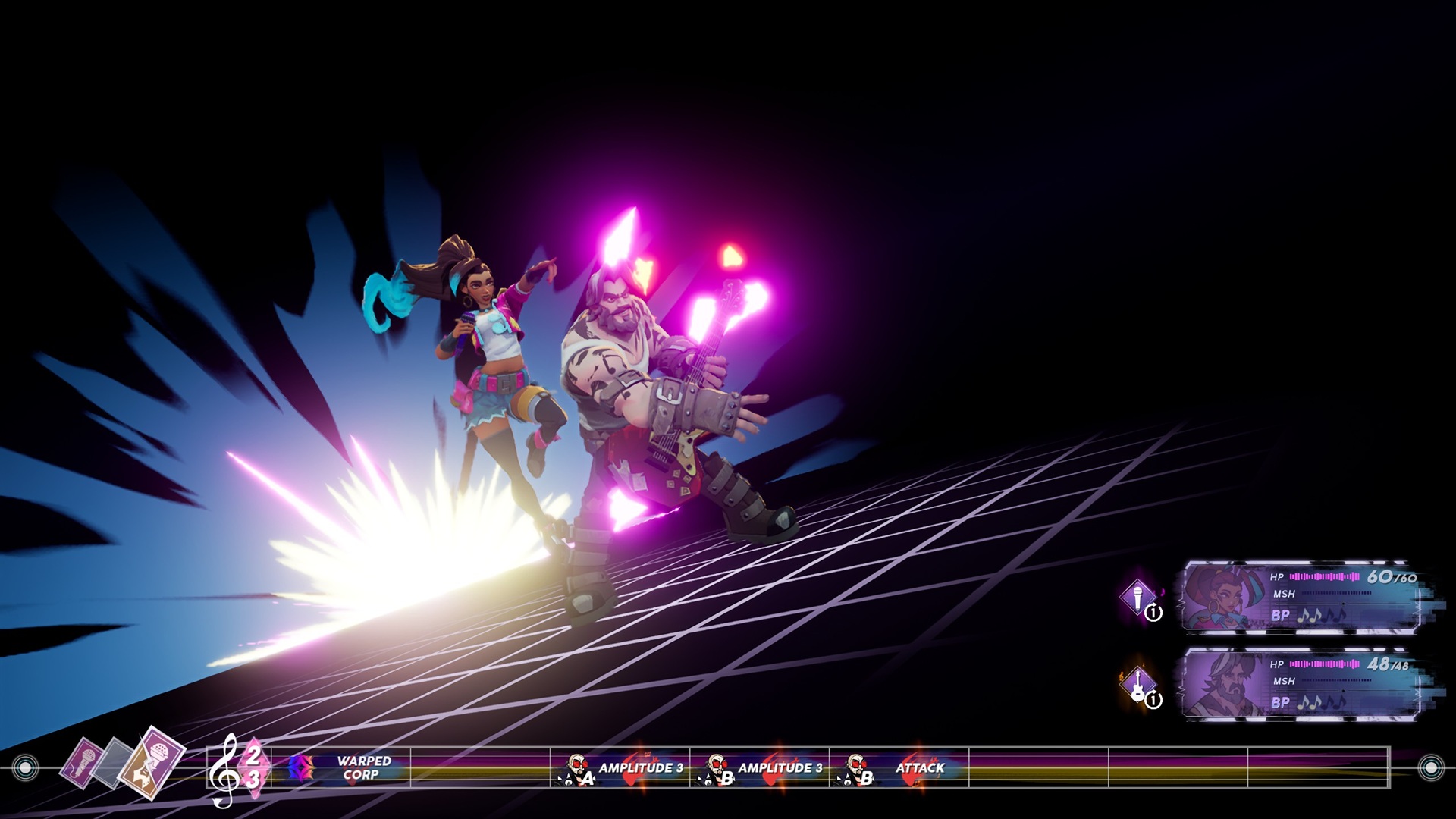Select the singer's party status panel
The width and height of the screenshot is (1456, 819).
click(1301, 598)
